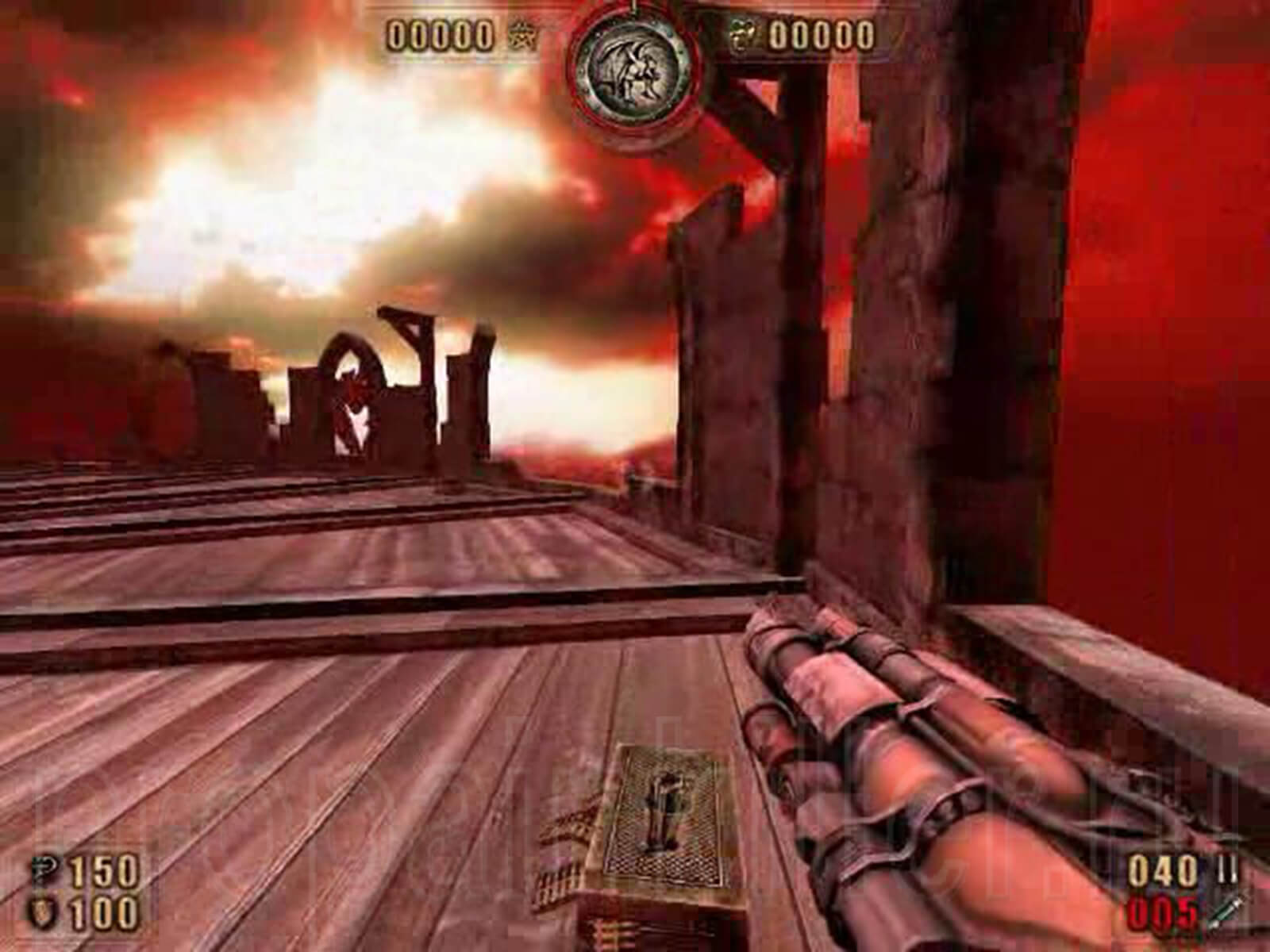Click the 040 primary ammo counter
This screenshot has height=952, width=1270.
[1162, 870]
